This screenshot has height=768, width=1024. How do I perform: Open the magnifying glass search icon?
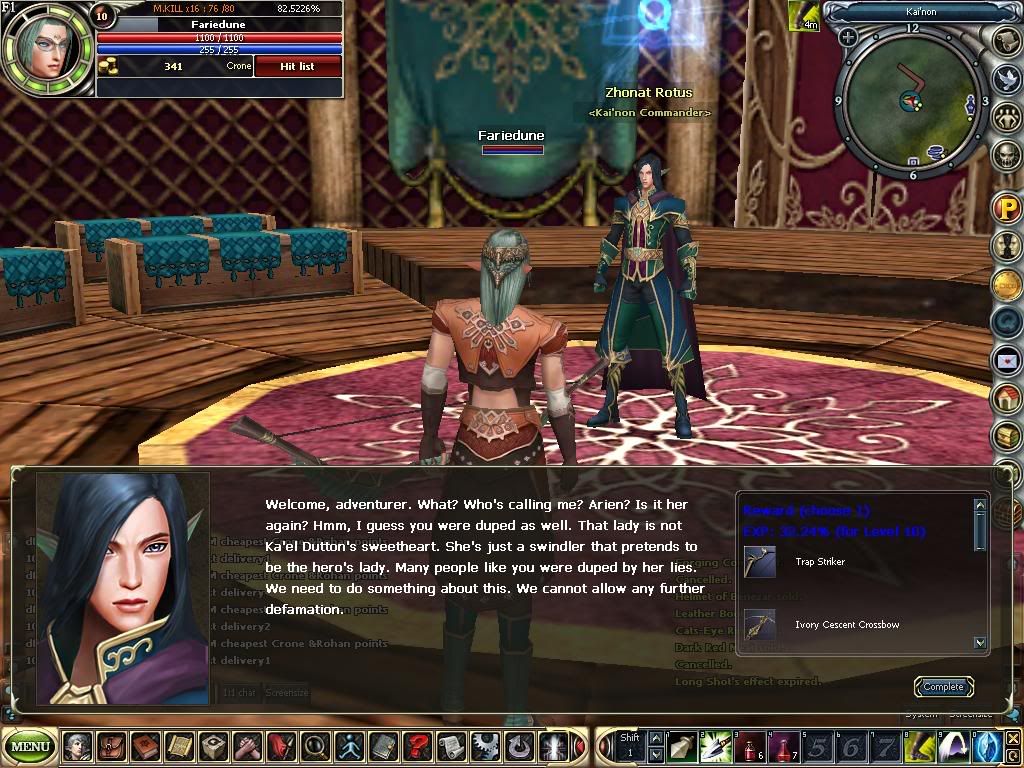(315, 746)
